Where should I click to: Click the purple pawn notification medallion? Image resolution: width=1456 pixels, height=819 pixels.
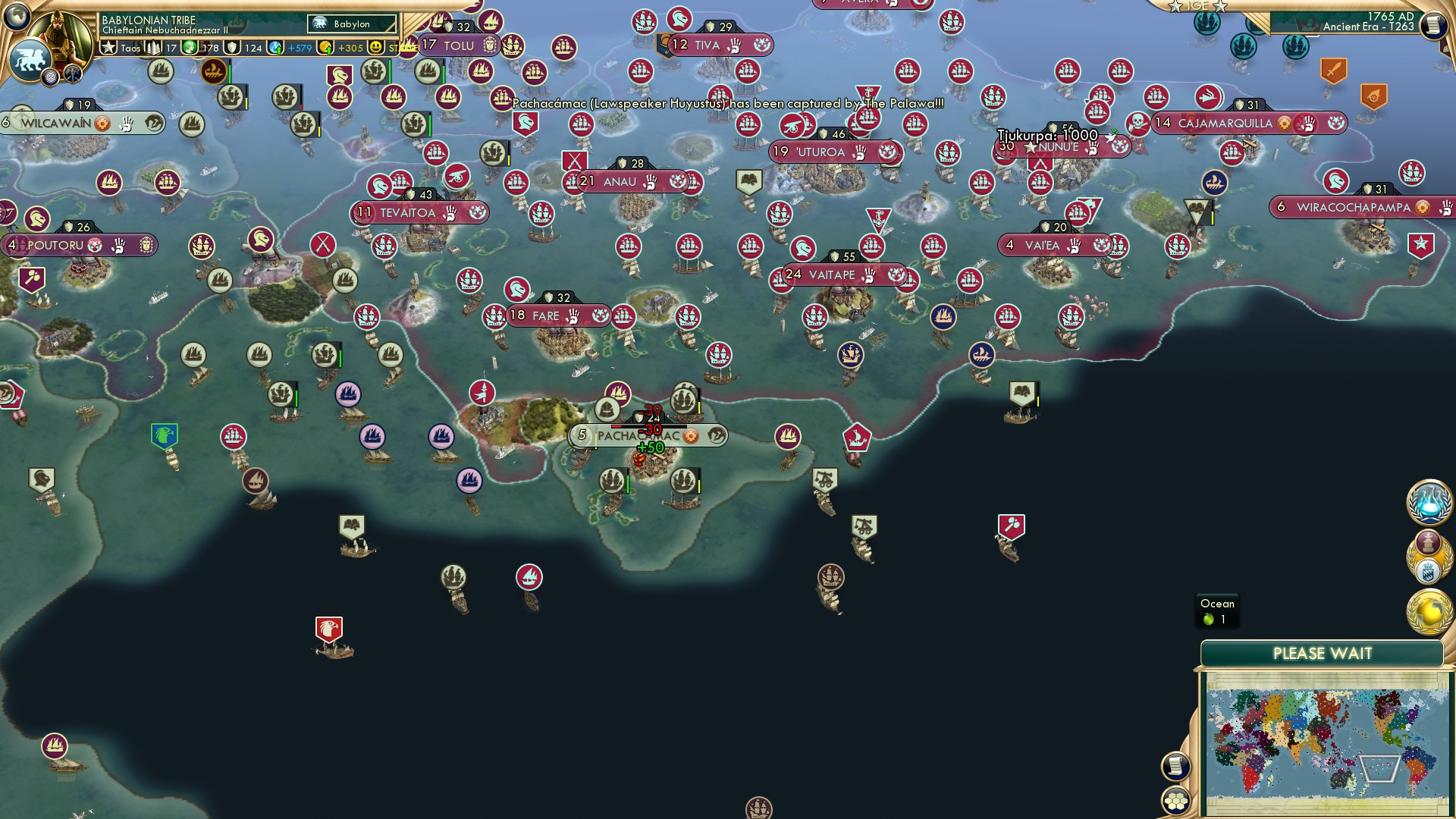(x=1428, y=542)
